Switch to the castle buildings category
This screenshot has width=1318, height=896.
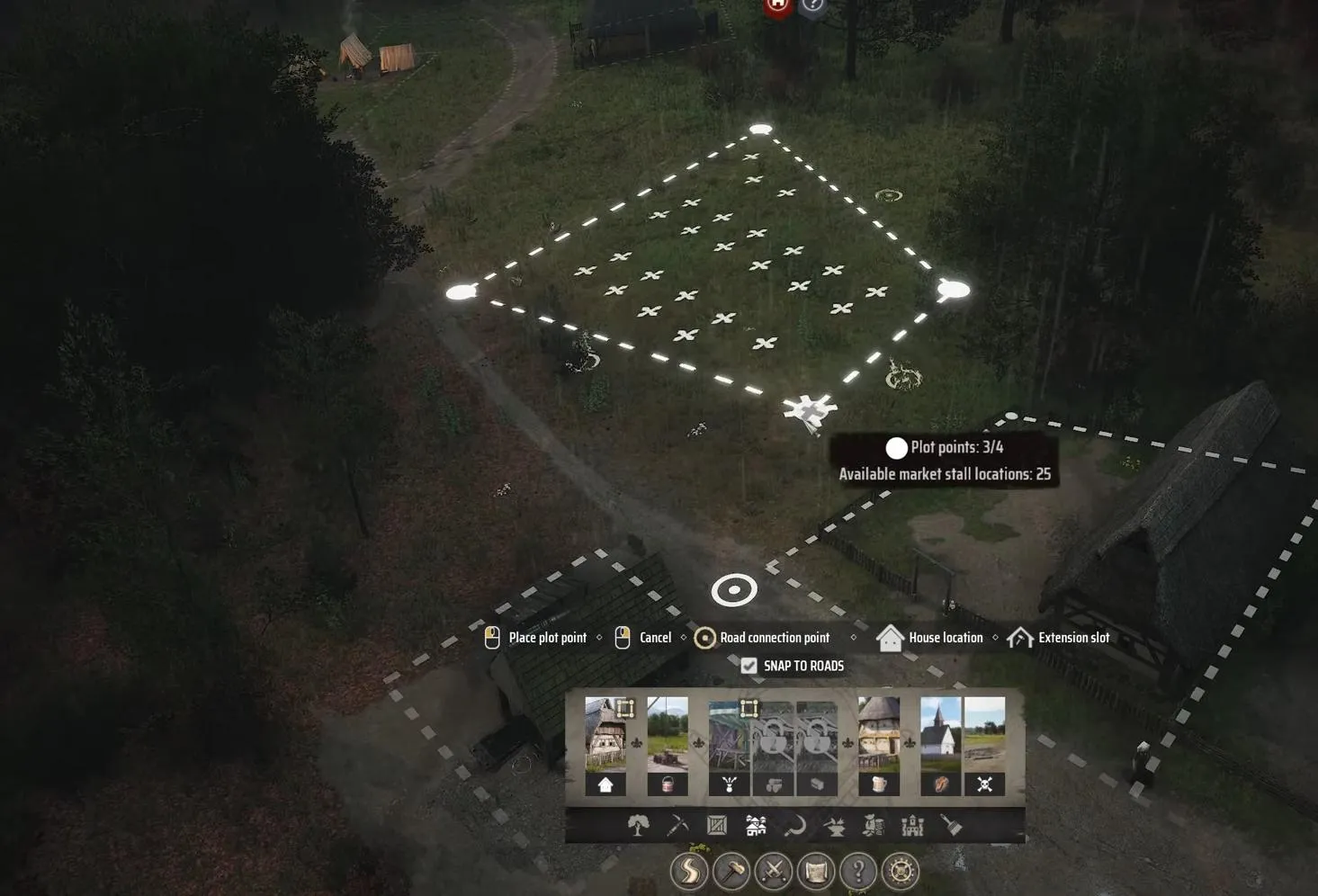(912, 825)
